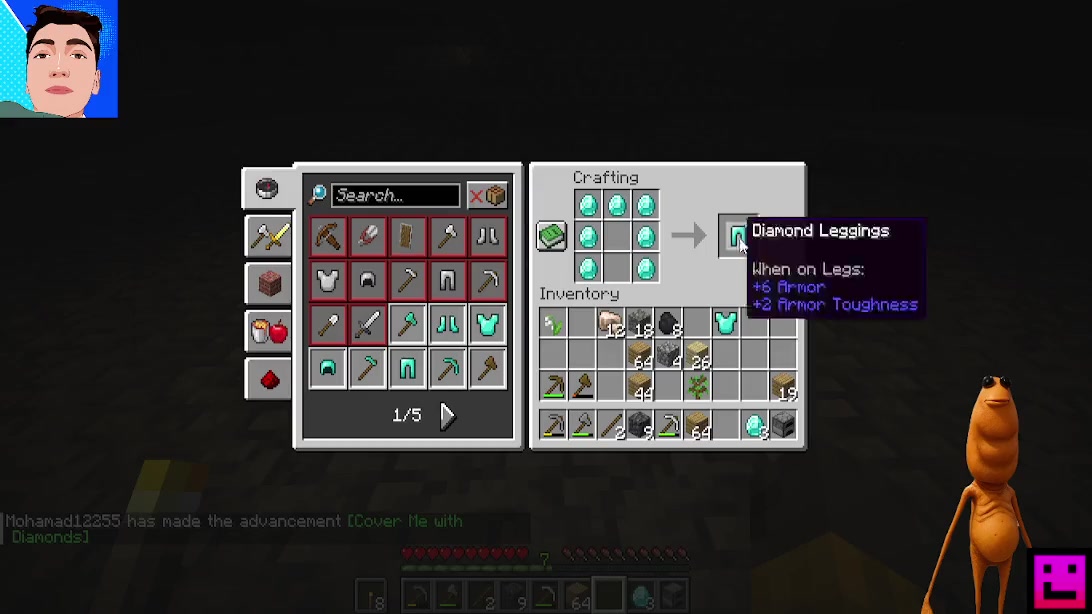Pick up the sapling in inventory
The height and width of the screenshot is (614, 1092).
(697, 385)
